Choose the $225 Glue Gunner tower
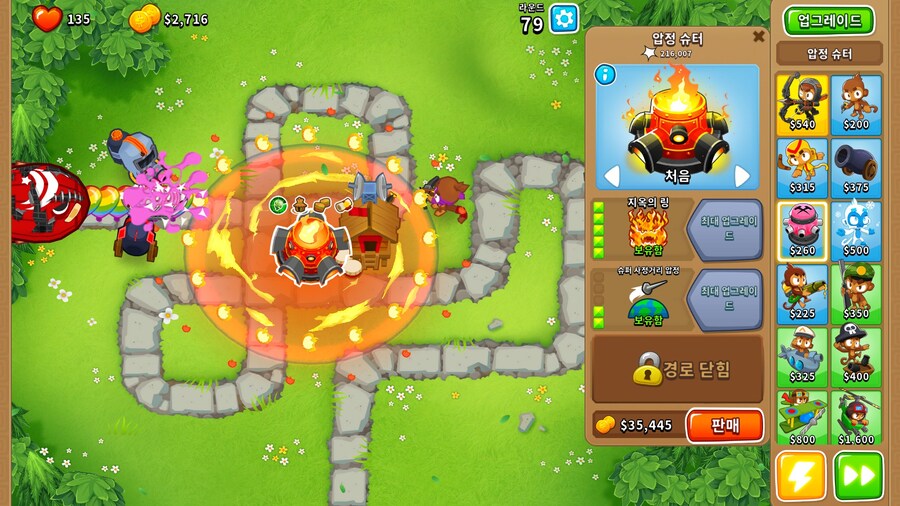 [802, 294]
